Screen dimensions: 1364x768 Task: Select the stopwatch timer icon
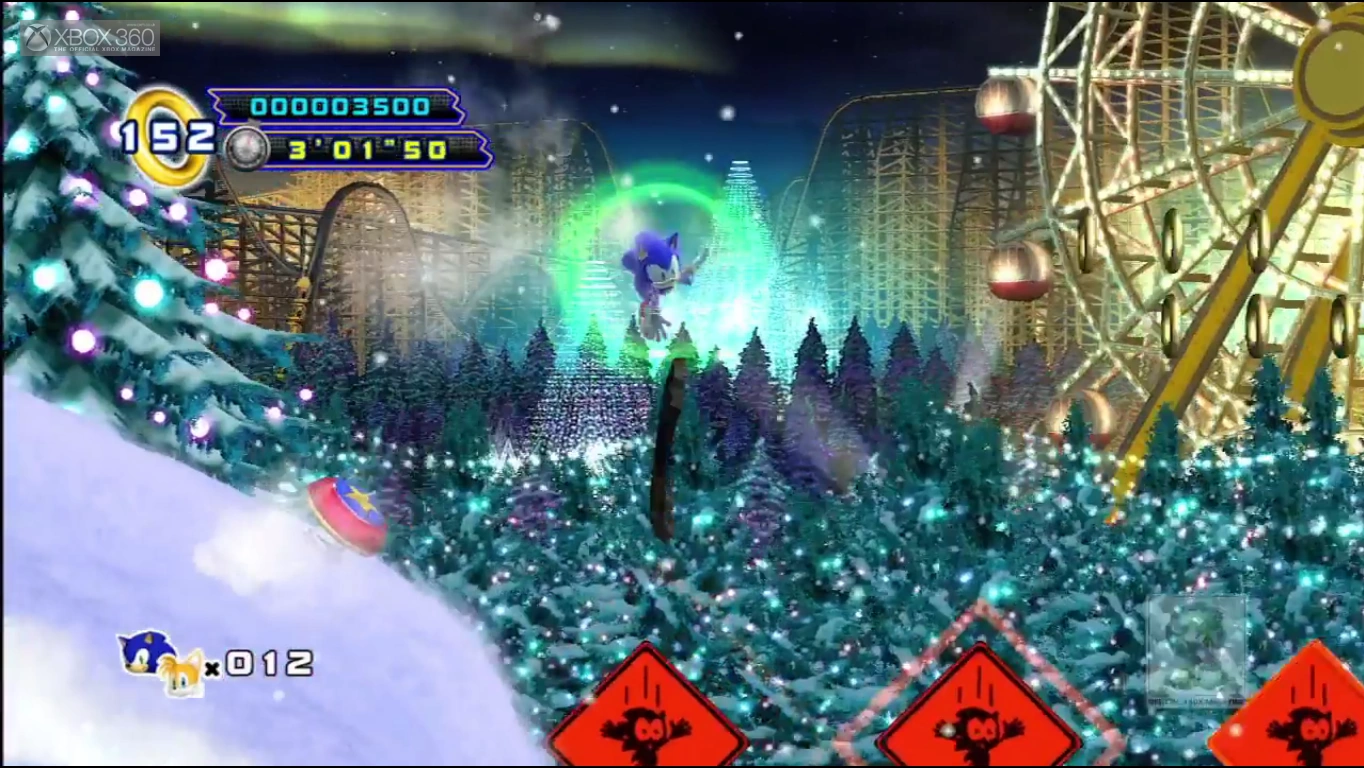point(246,149)
